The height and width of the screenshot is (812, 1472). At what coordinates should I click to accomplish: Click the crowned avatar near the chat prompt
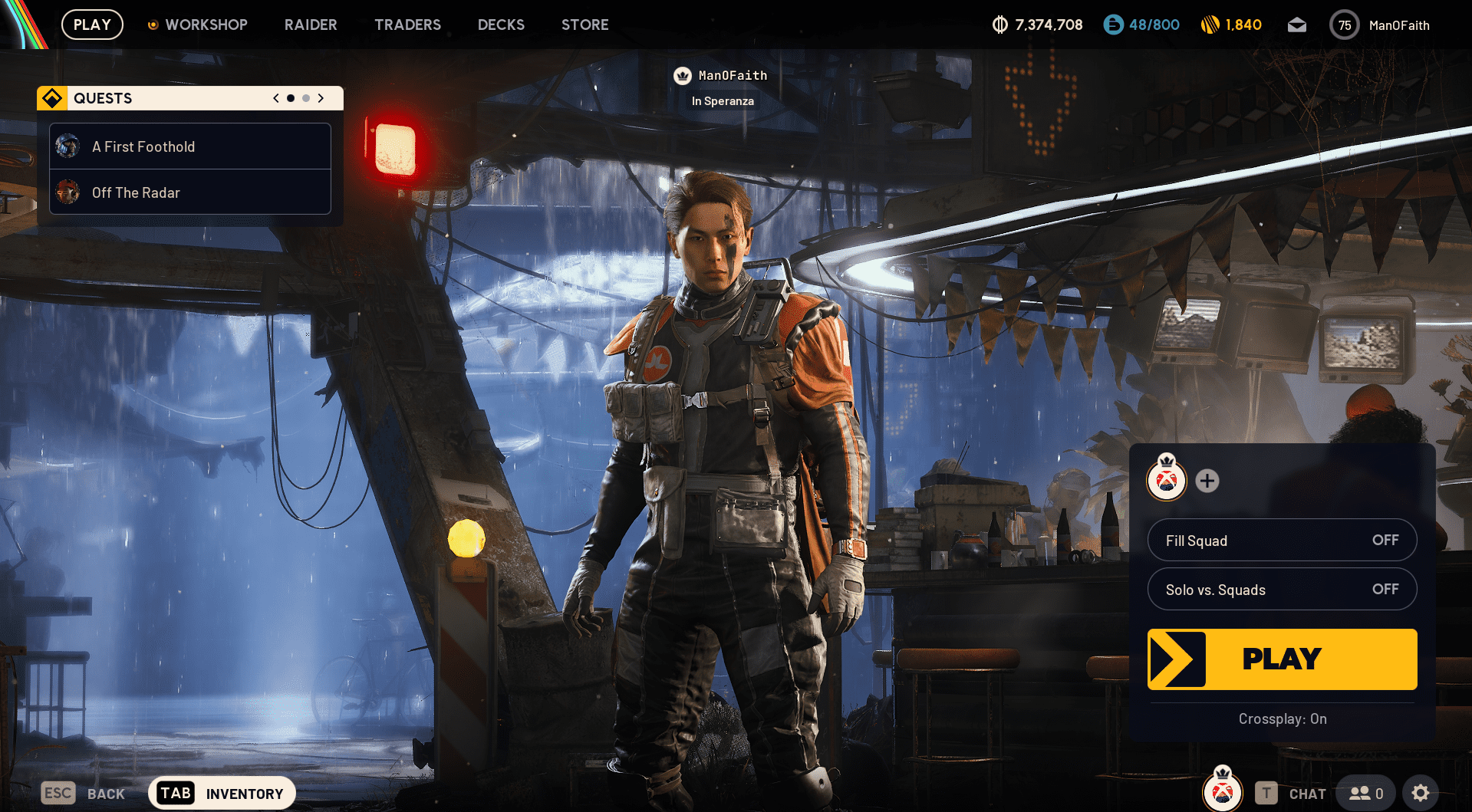[1221, 792]
